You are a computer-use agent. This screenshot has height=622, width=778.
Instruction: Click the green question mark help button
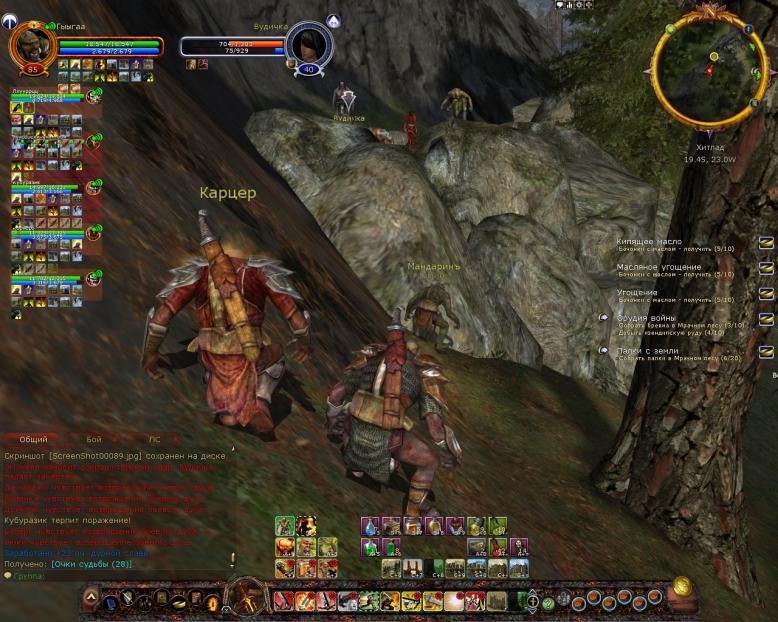pyautogui.click(x=548, y=603)
